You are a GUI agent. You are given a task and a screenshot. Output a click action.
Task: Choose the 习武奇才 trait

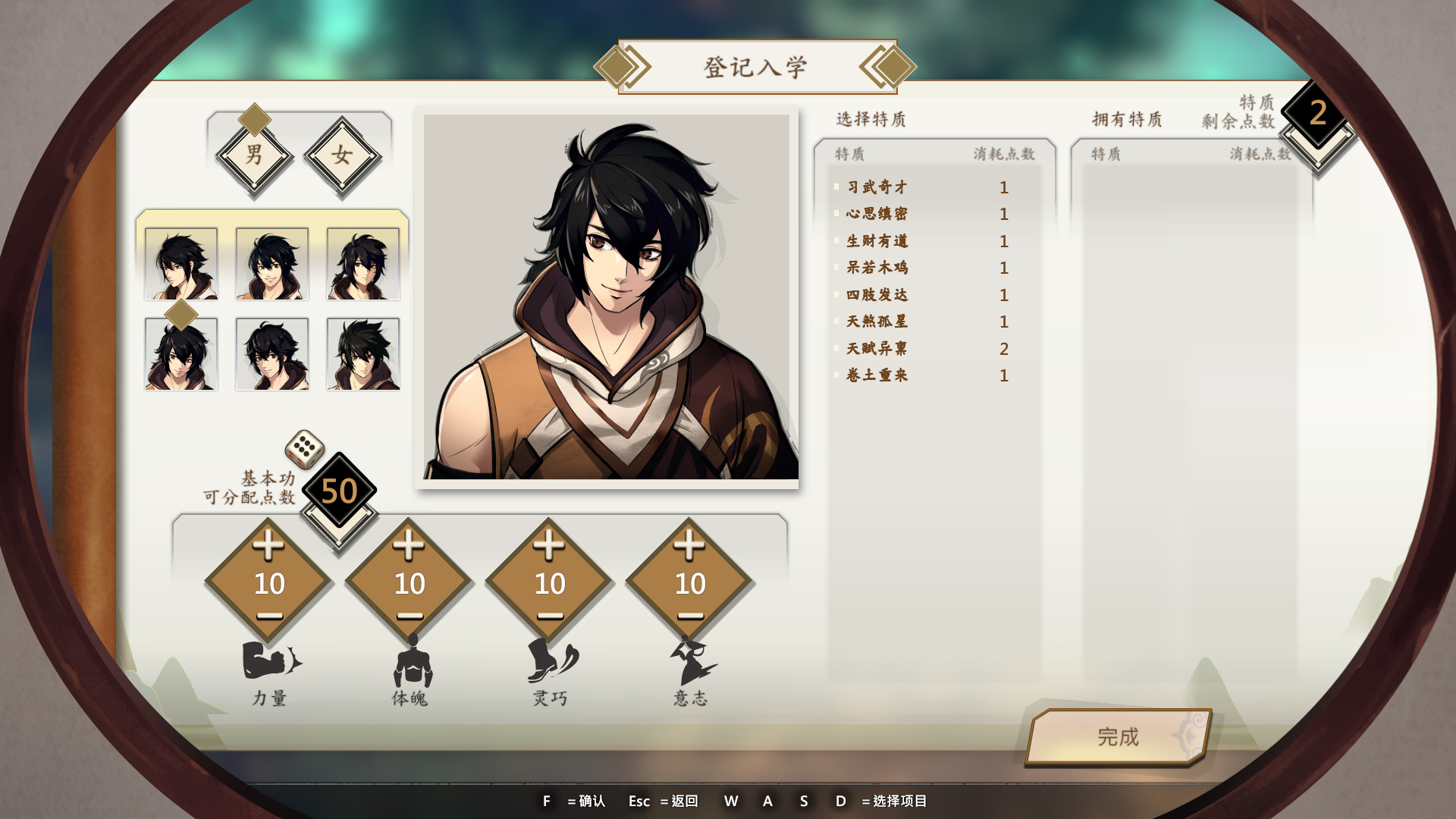coord(877,187)
